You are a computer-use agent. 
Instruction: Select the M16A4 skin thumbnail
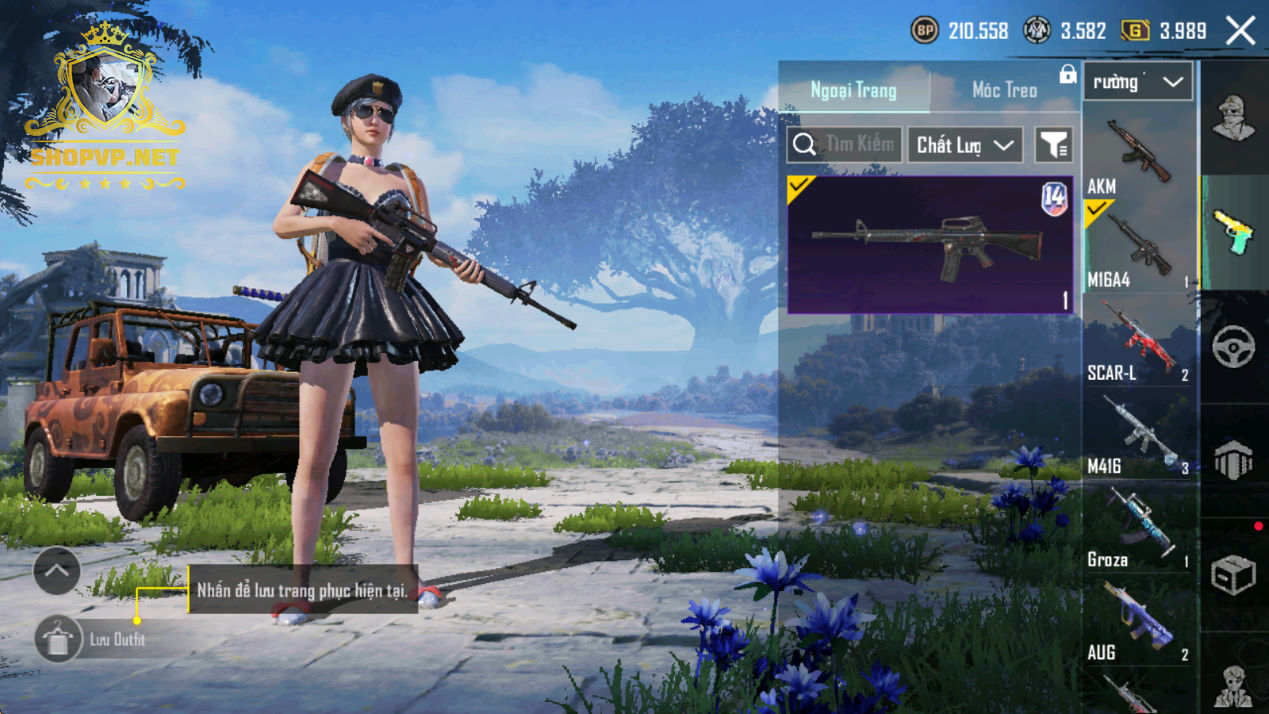pos(929,245)
